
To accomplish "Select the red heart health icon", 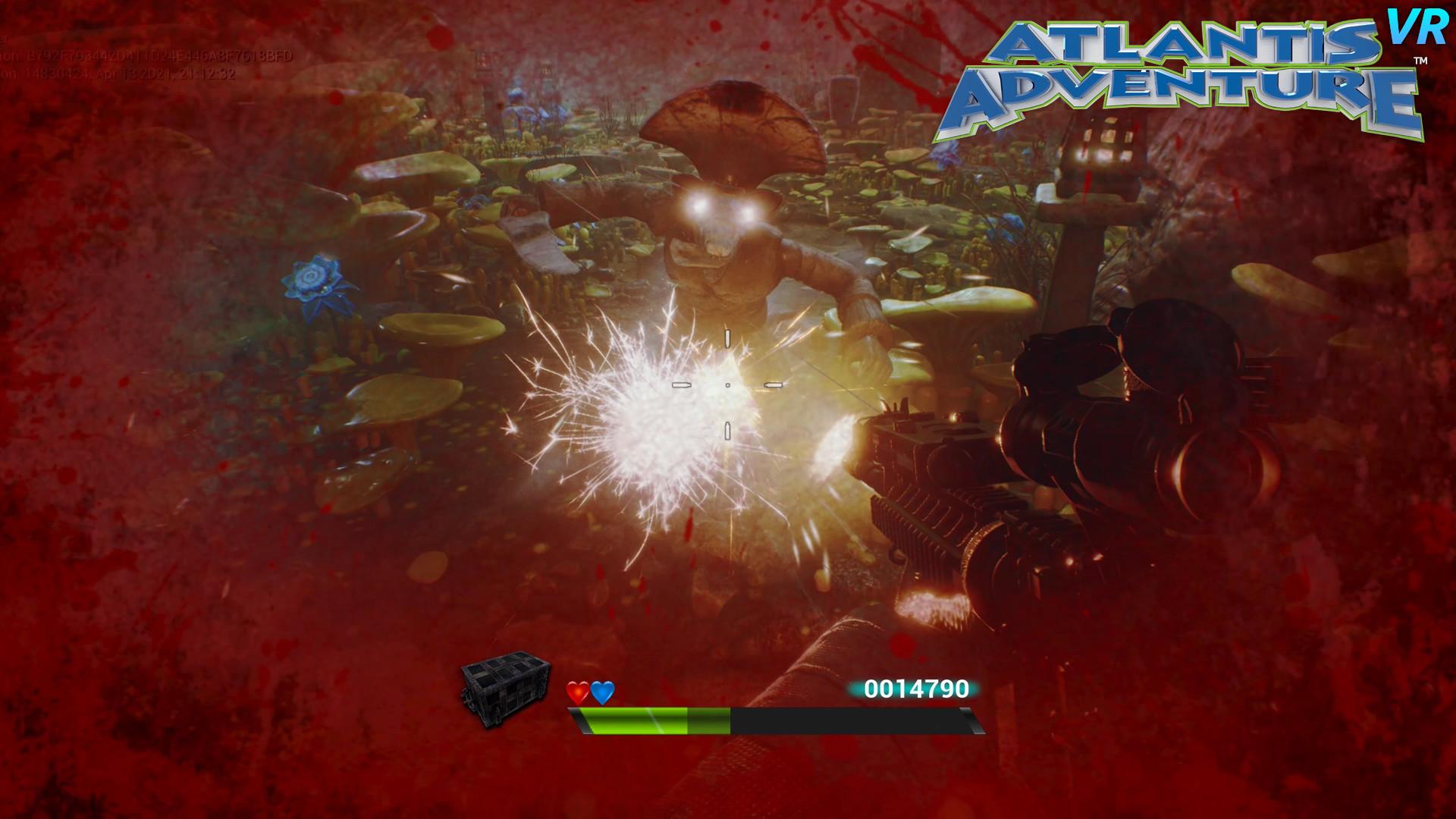I will click(576, 692).
